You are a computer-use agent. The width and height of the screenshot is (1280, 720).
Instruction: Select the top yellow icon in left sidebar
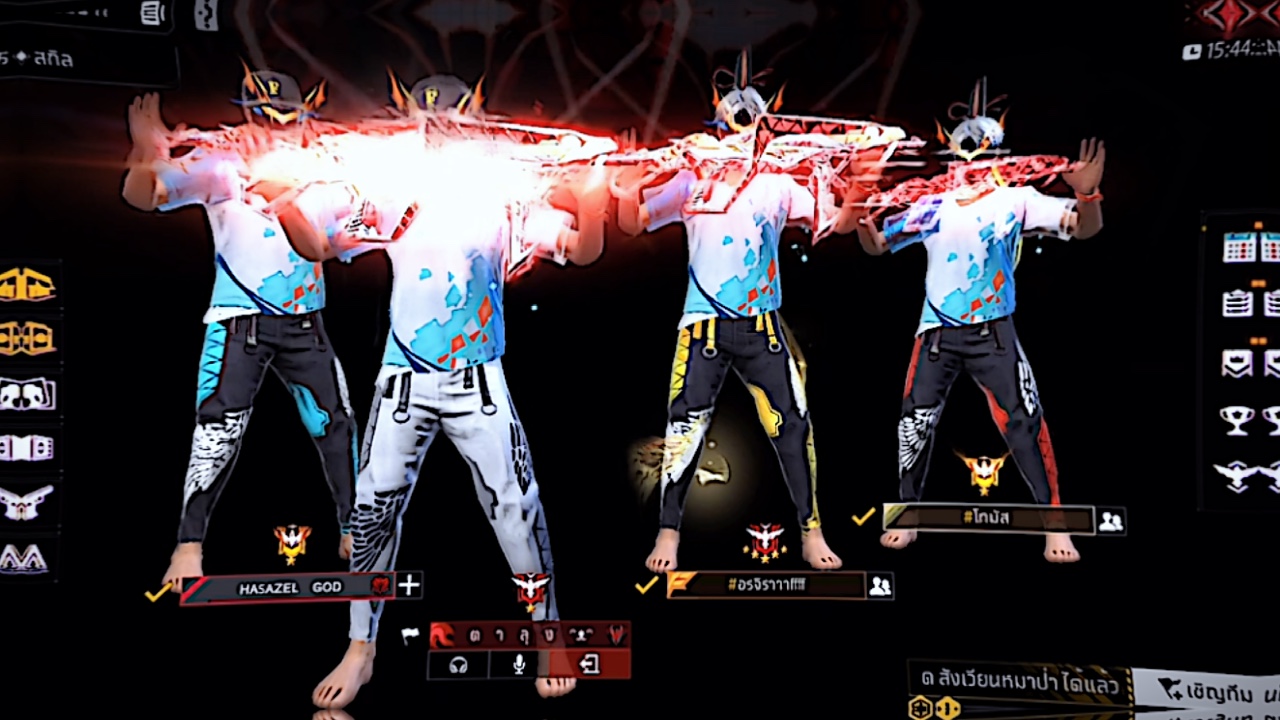[27, 284]
